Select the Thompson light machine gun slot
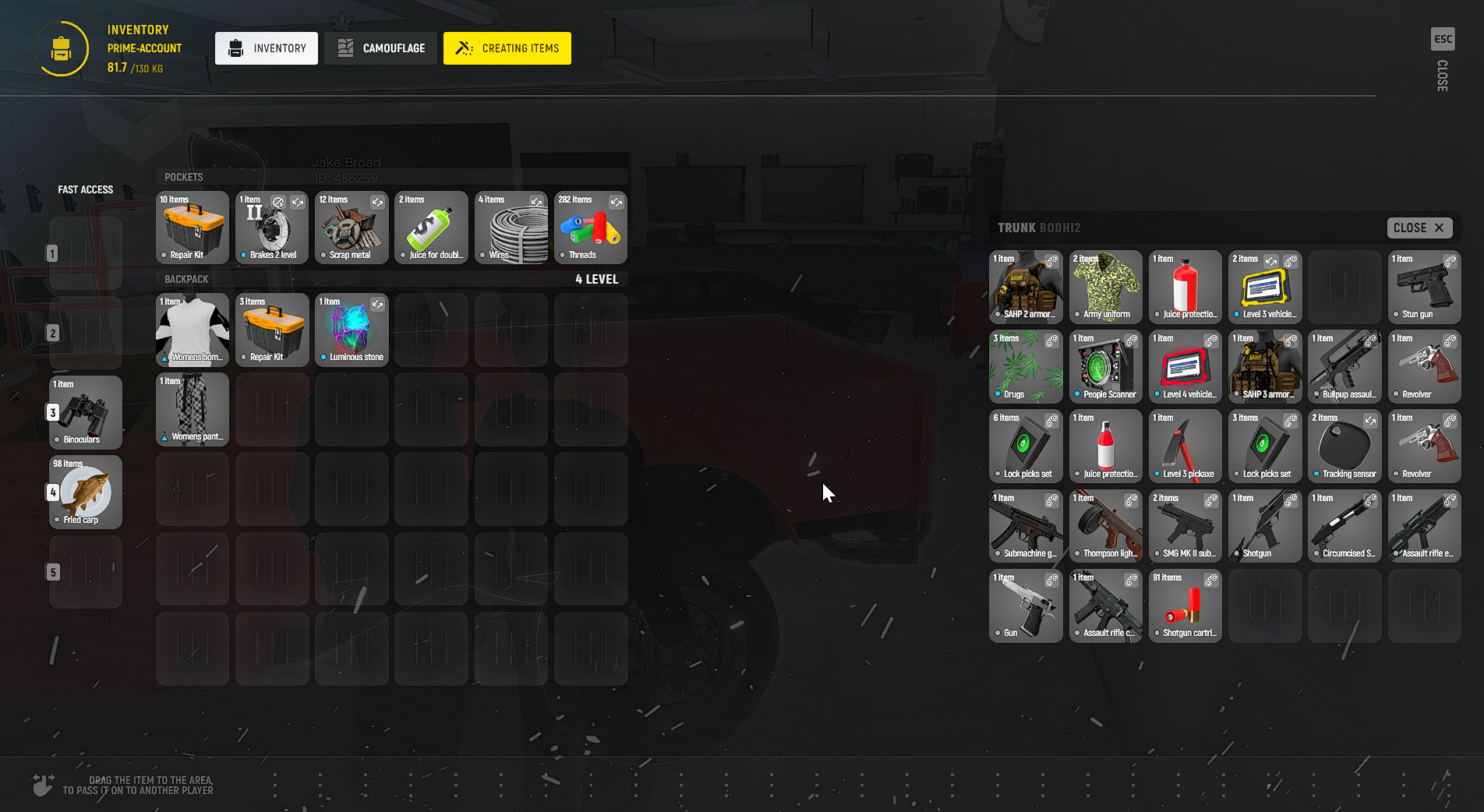This screenshot has height=812, width=1484. pos(1106,526)
